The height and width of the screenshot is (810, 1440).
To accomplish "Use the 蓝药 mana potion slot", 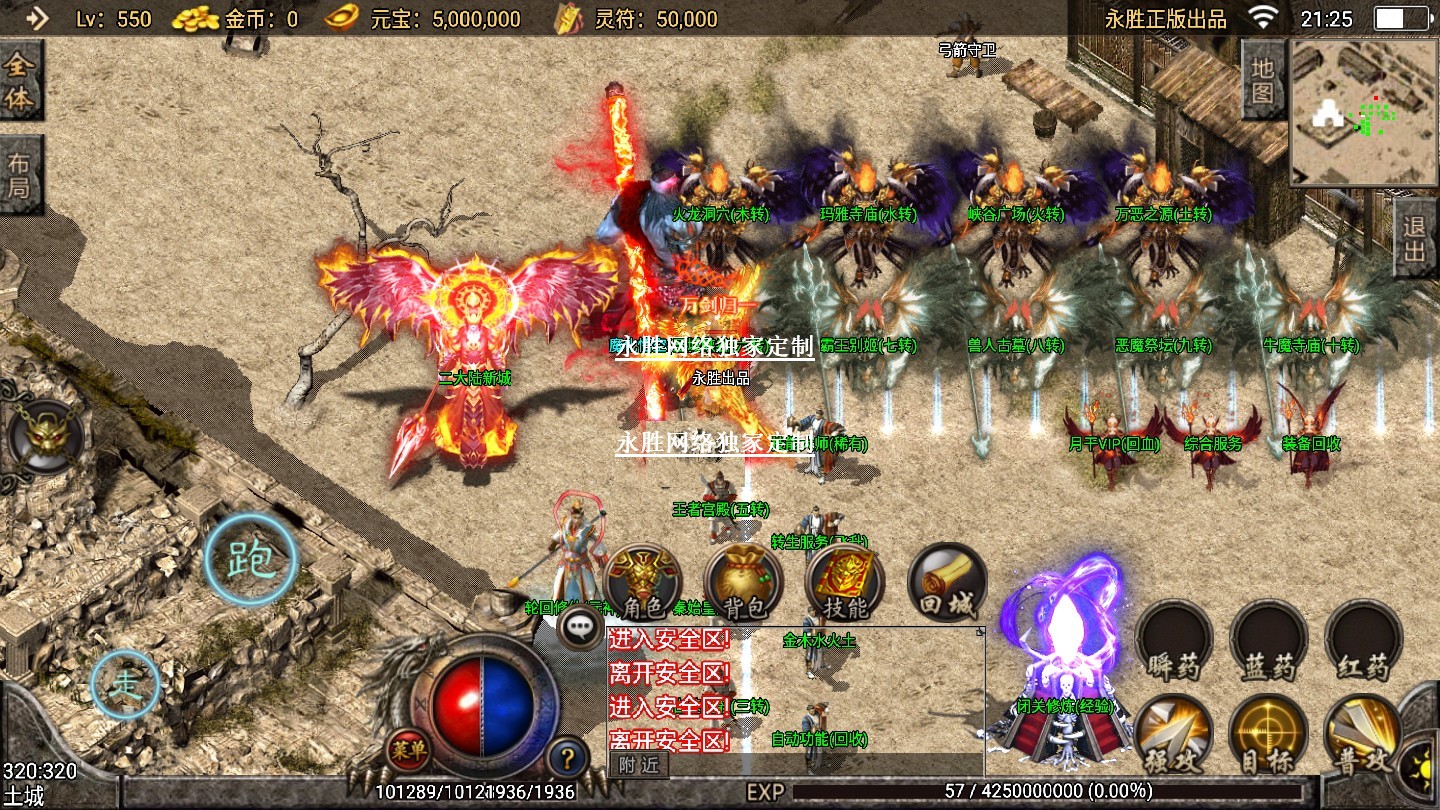I will pyautogui.click(x=1269, y=642).
